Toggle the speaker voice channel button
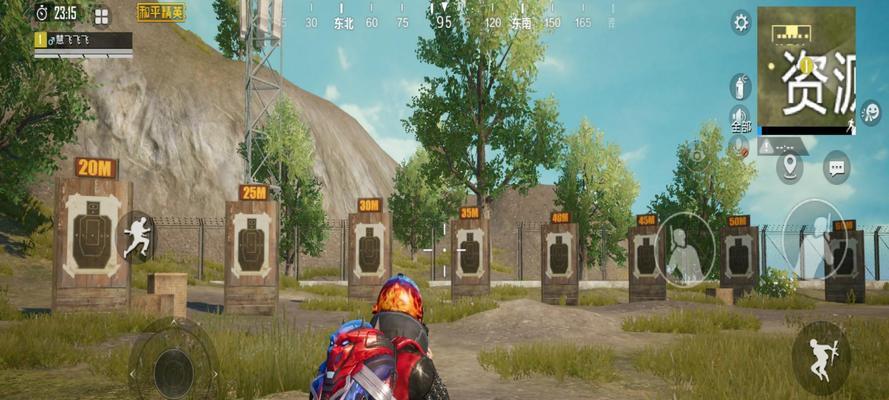 740,120
